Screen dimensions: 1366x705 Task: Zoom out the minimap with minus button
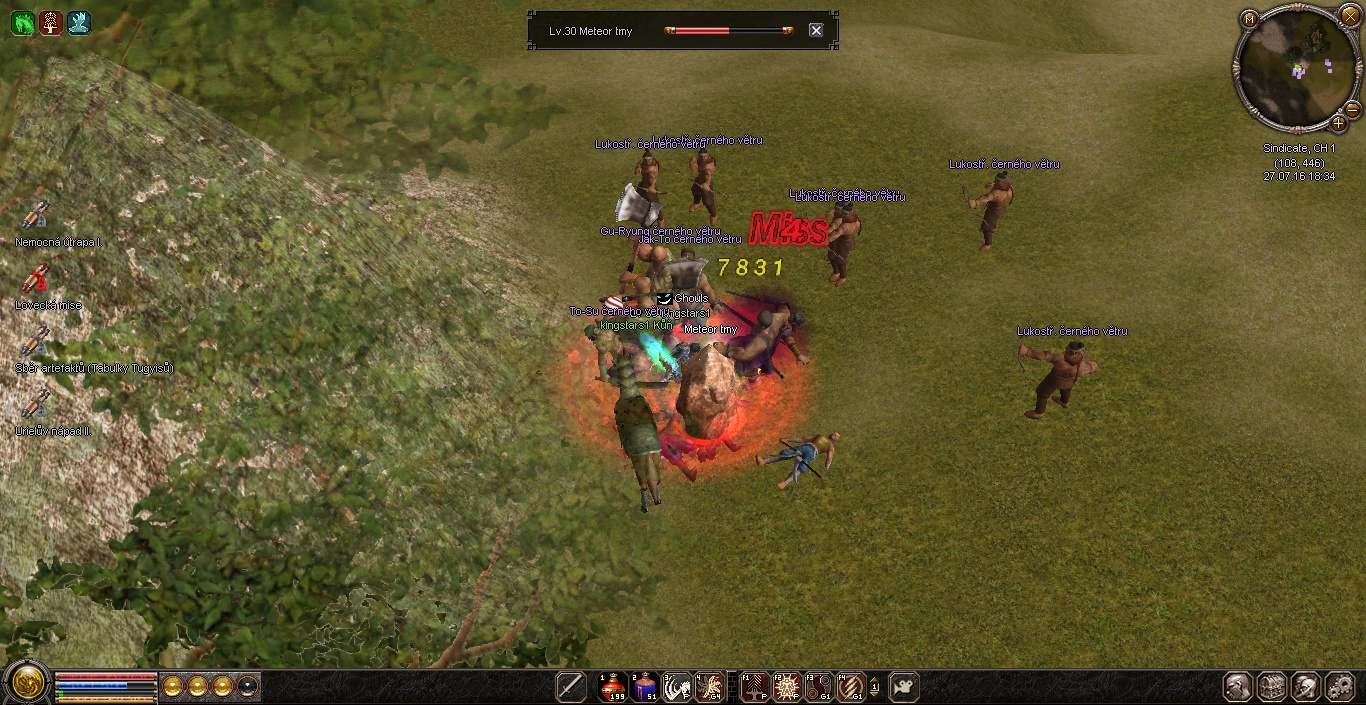(1352, 109)
